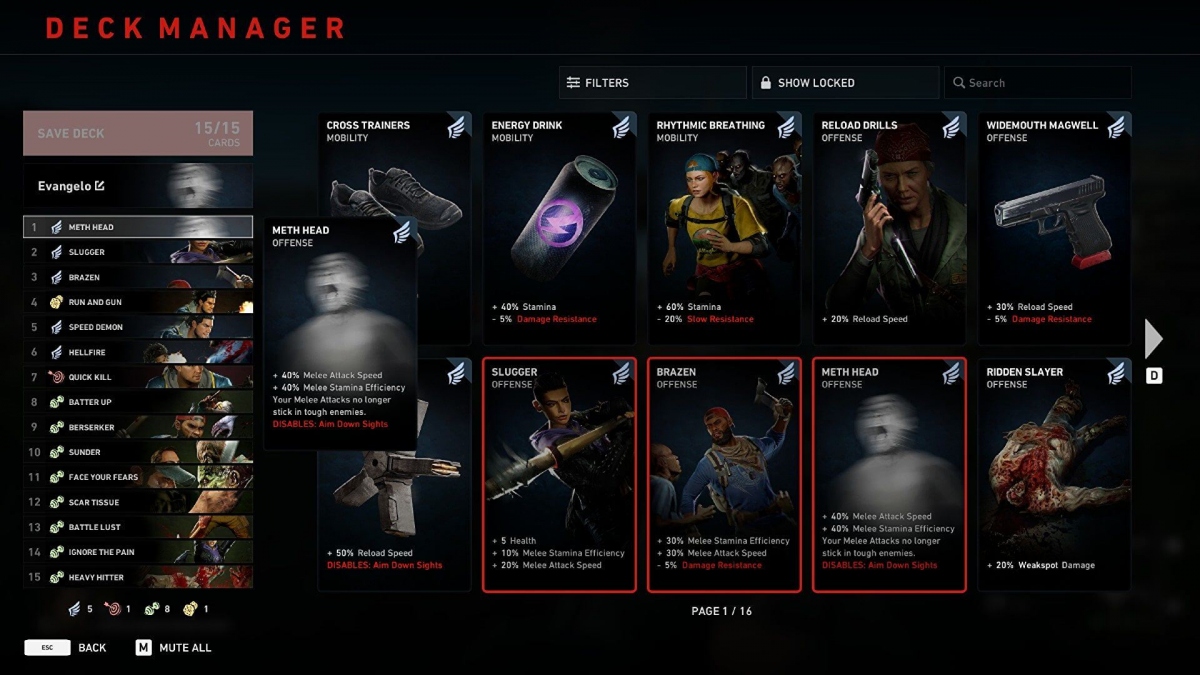Pick the Reload Drills offense card
Viewport: 1200px width, 675px height.
888,228
